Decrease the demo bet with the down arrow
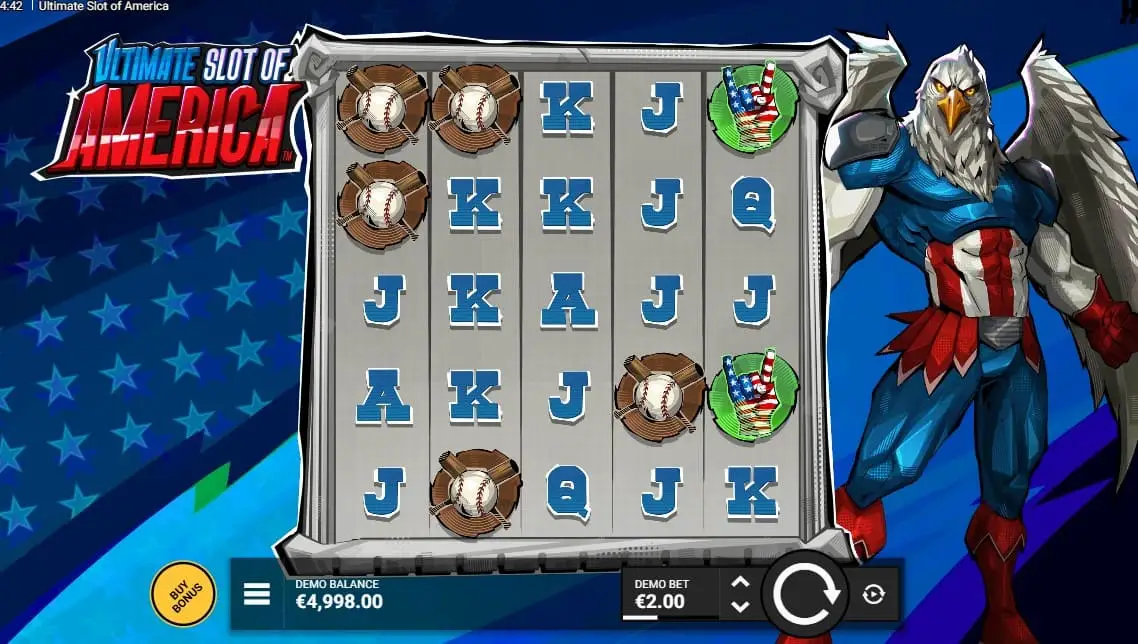This screenshot has height=644, width=1138. [740, 606]
